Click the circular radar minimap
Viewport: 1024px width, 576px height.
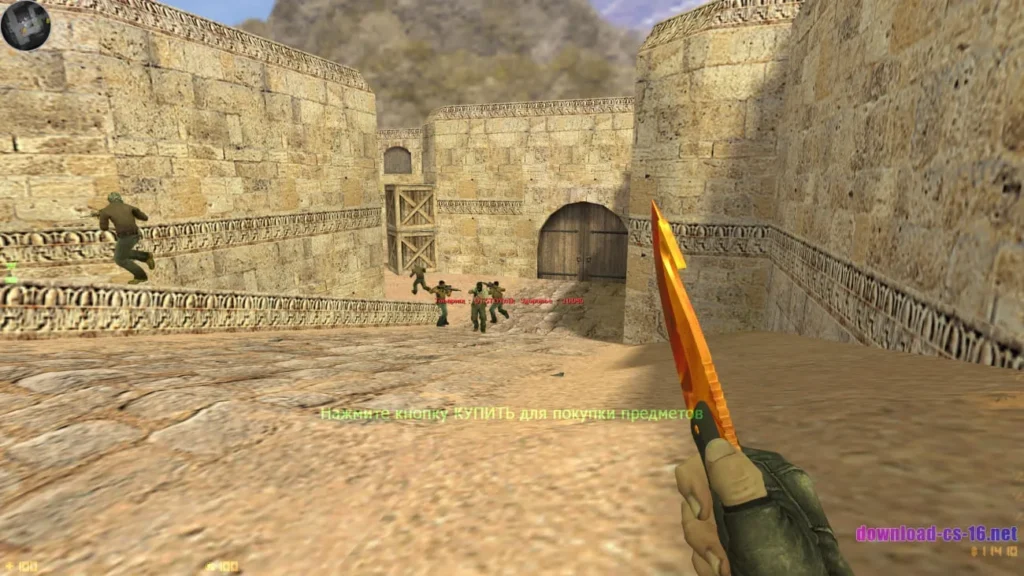click(26, 26)
